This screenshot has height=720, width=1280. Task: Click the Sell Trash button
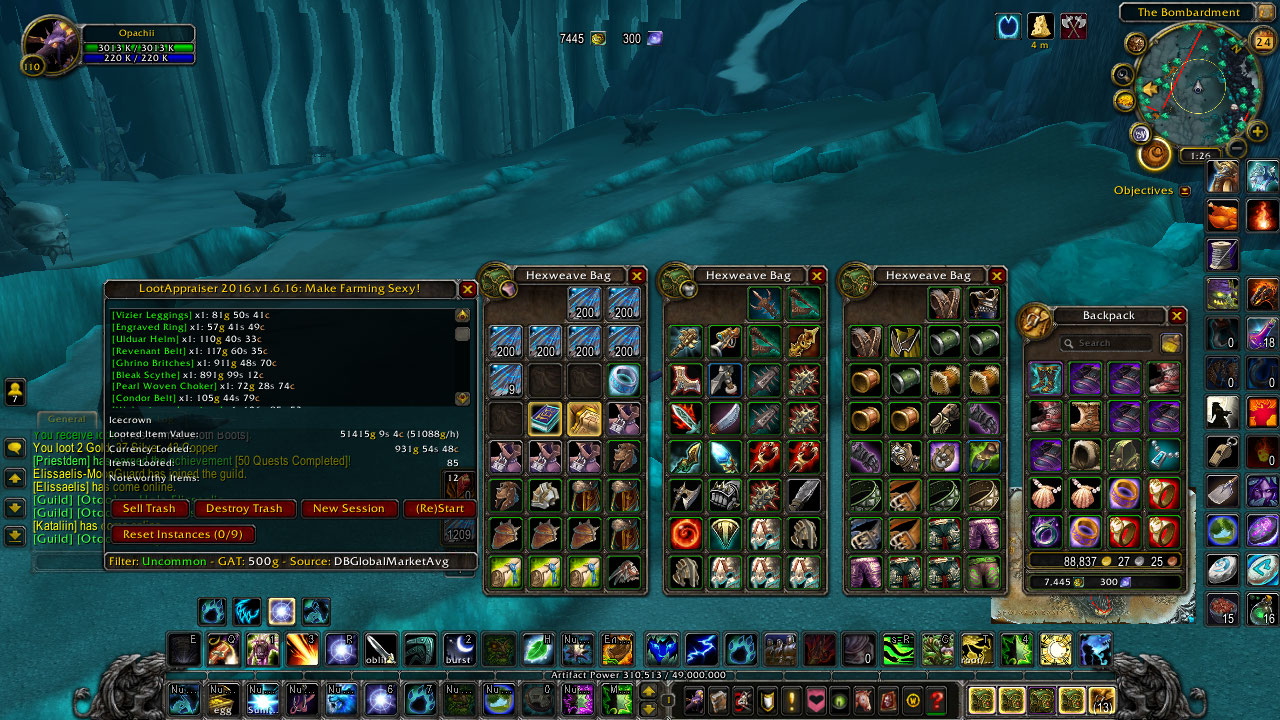[149, 508]
